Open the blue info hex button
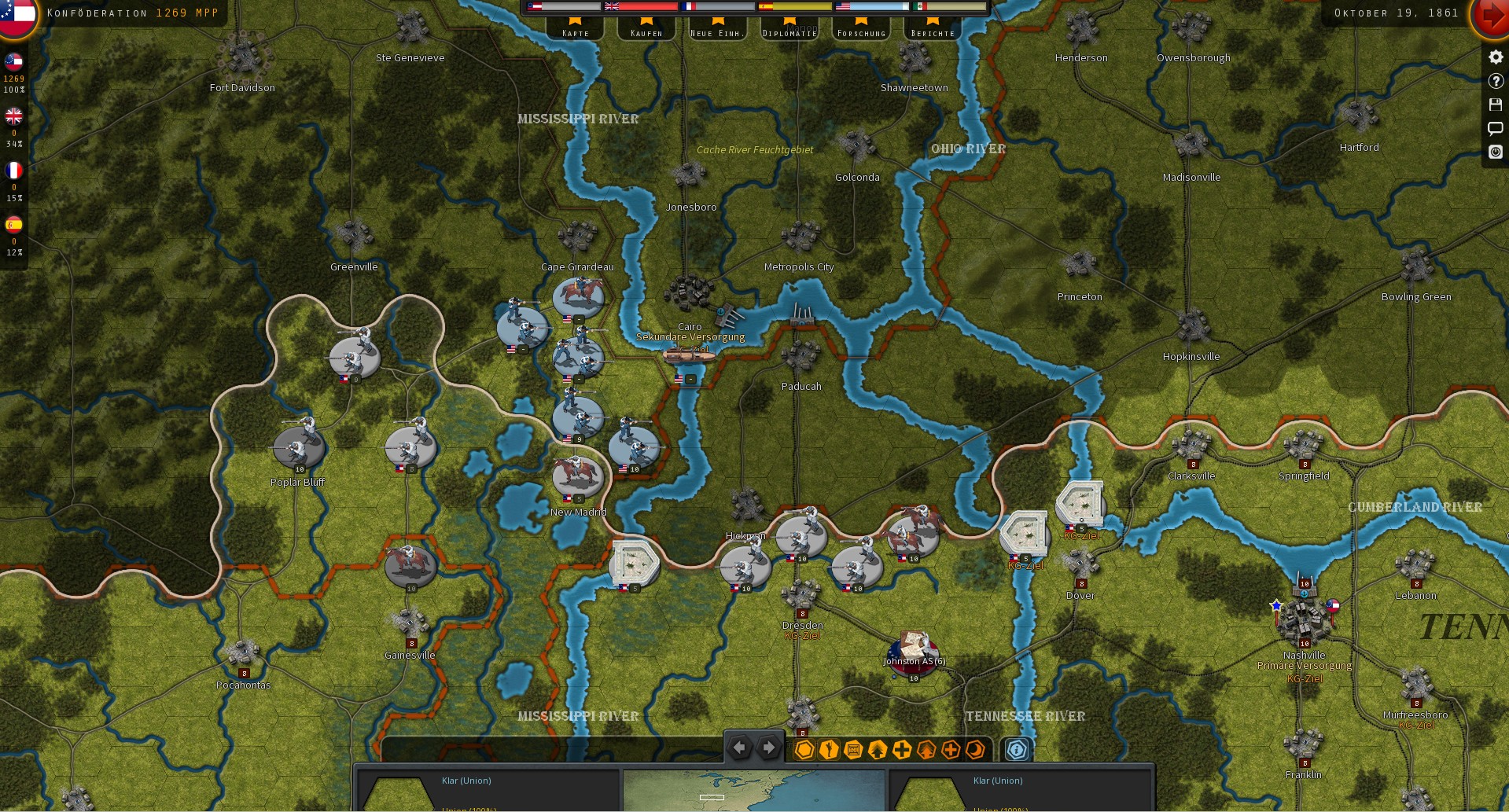The image size is (1509, 812). 1017,749
